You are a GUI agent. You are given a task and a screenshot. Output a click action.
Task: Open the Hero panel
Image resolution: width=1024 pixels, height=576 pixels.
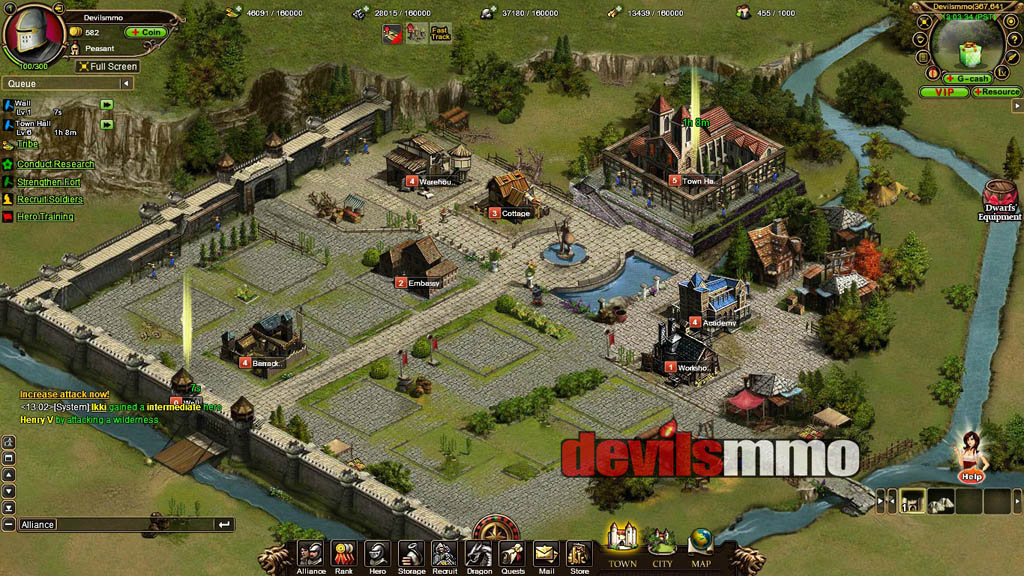pos(377,555)
